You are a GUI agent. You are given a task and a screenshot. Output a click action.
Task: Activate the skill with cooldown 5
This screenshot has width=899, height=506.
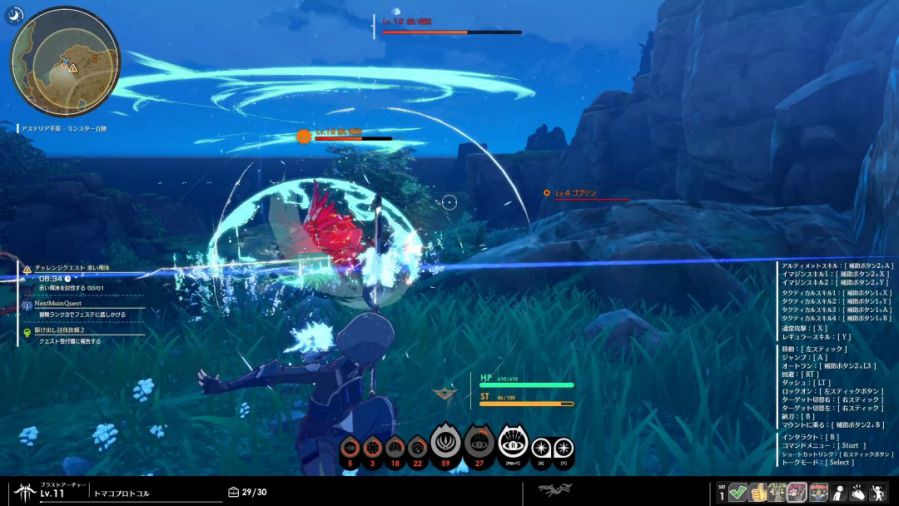point(350,449)
